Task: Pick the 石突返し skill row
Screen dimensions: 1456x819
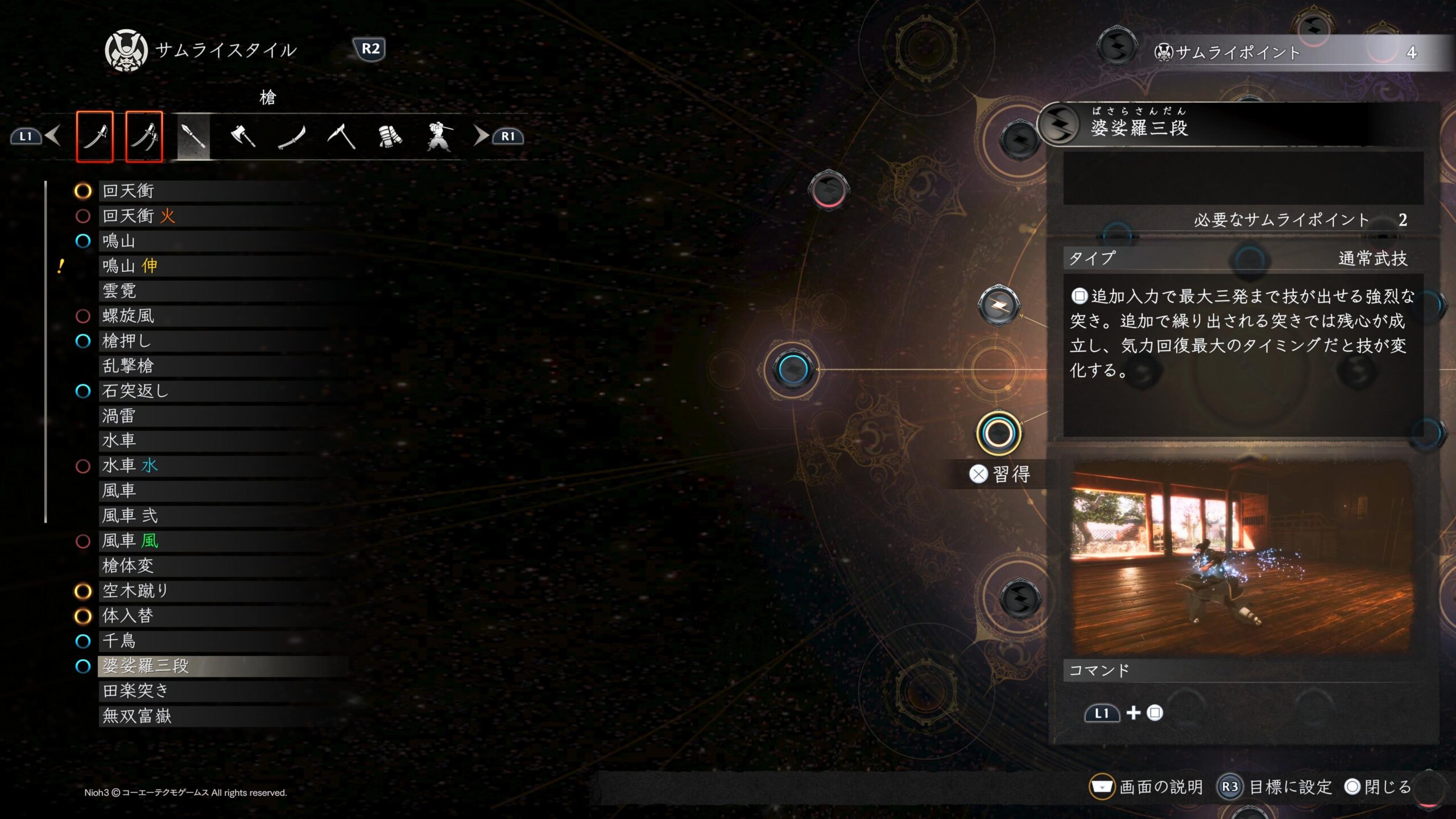Action: tap(135, 391)
